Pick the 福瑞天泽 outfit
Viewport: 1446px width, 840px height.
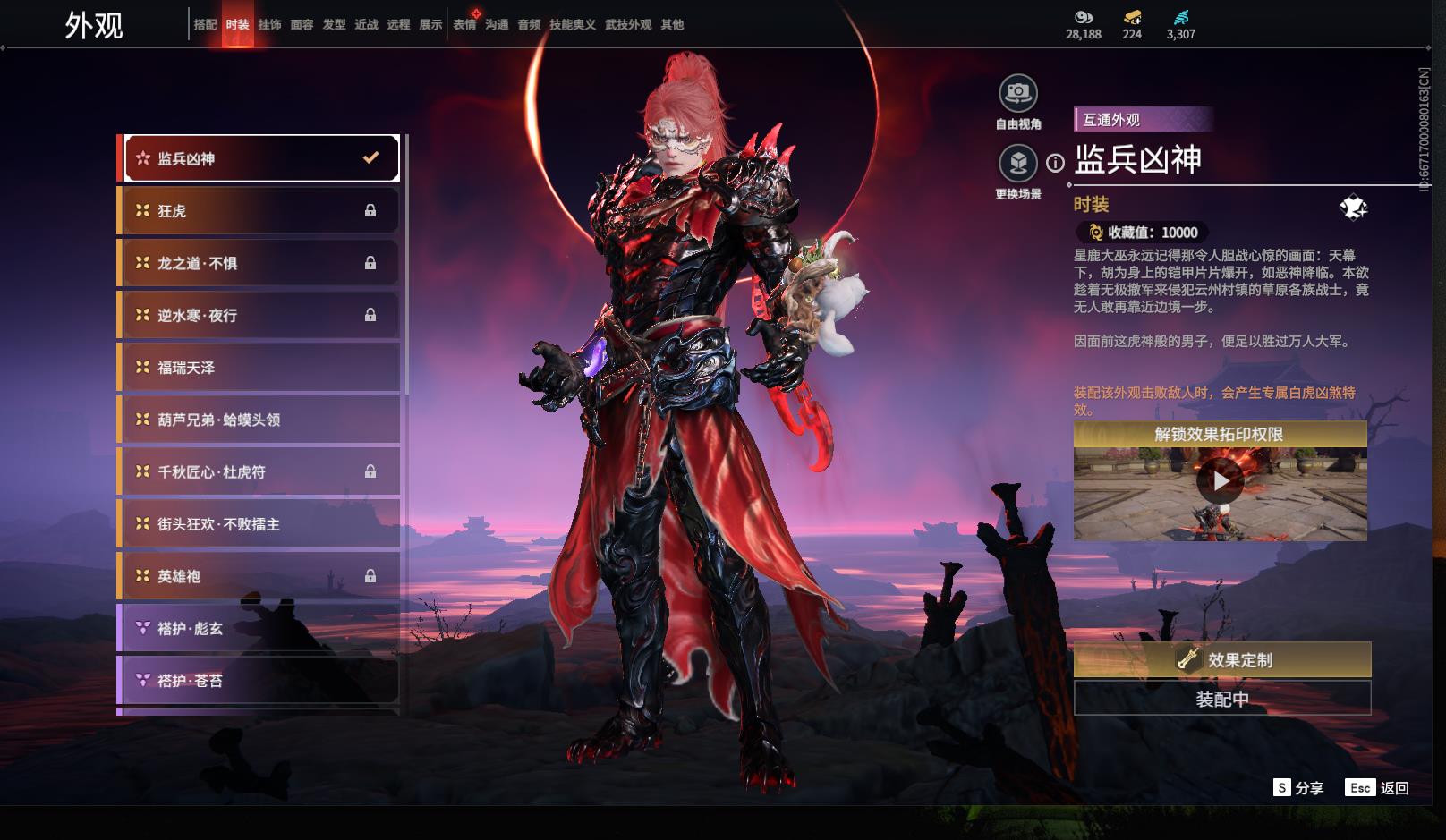point(259,368)
